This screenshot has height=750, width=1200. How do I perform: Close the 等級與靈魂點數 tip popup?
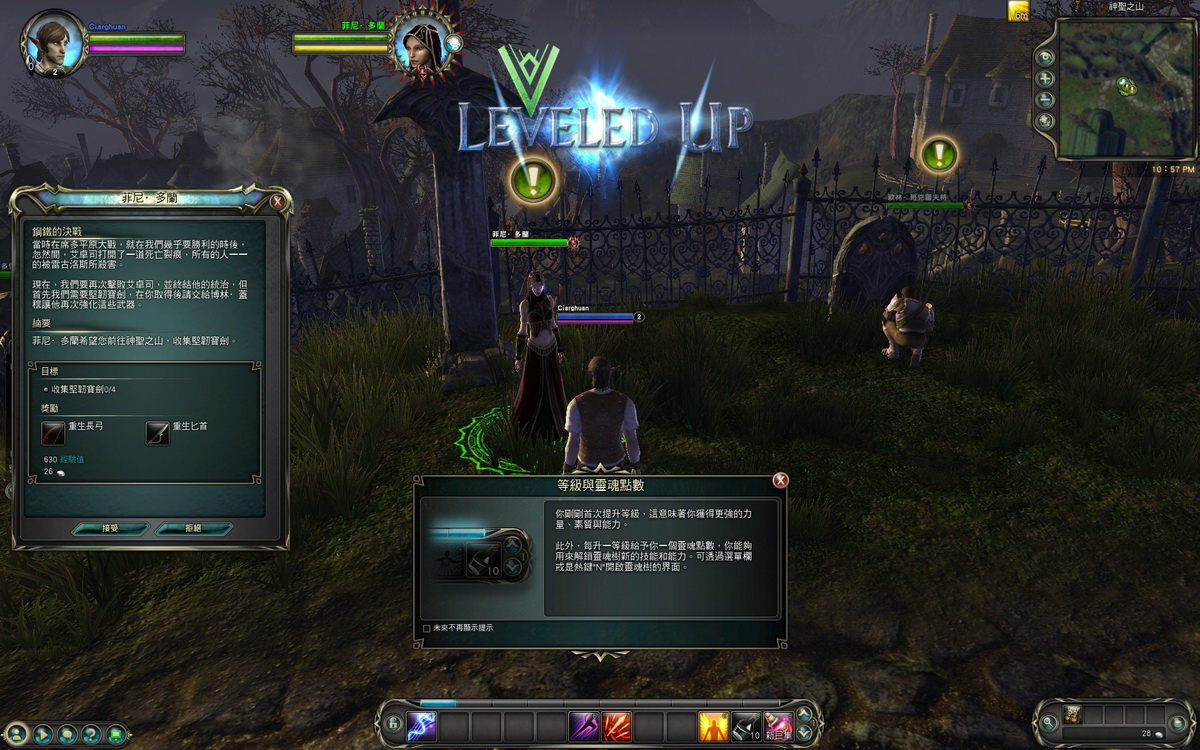(x=780, y=481)
